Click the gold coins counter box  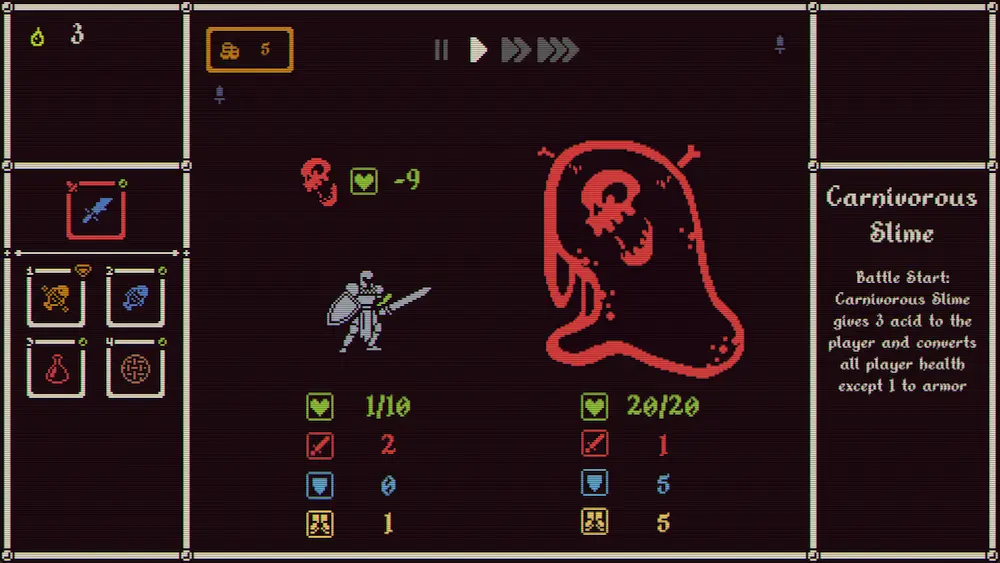click(250, 50)
